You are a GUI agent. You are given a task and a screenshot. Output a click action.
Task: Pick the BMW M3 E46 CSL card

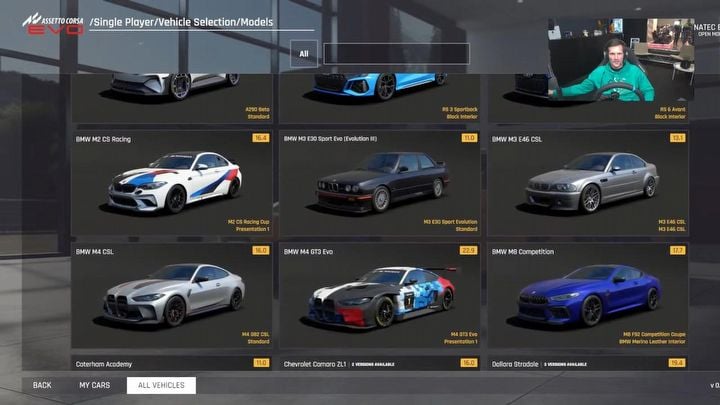(587, 183)
